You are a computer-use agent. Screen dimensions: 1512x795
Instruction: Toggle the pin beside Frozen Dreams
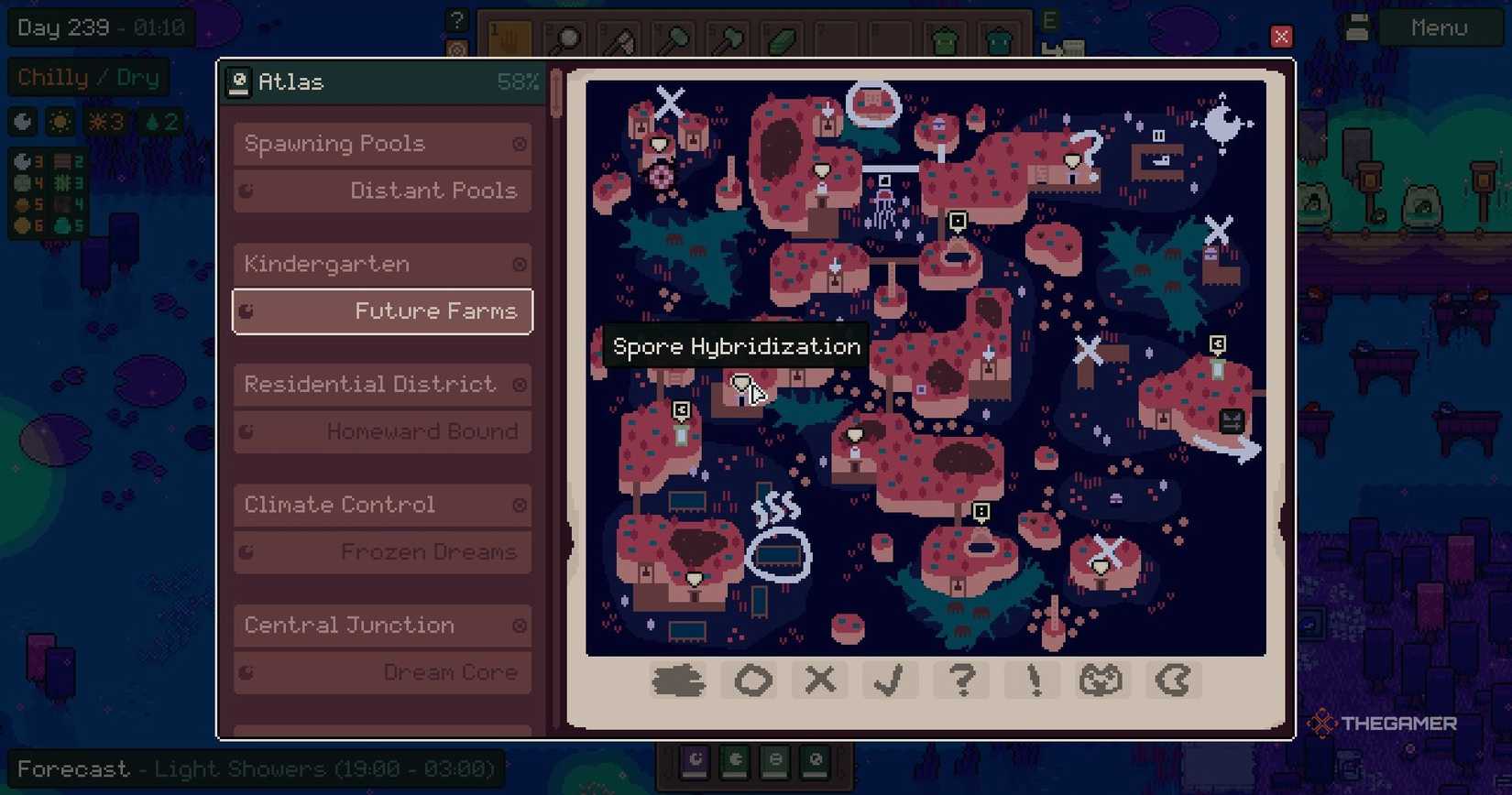point(246,551)
